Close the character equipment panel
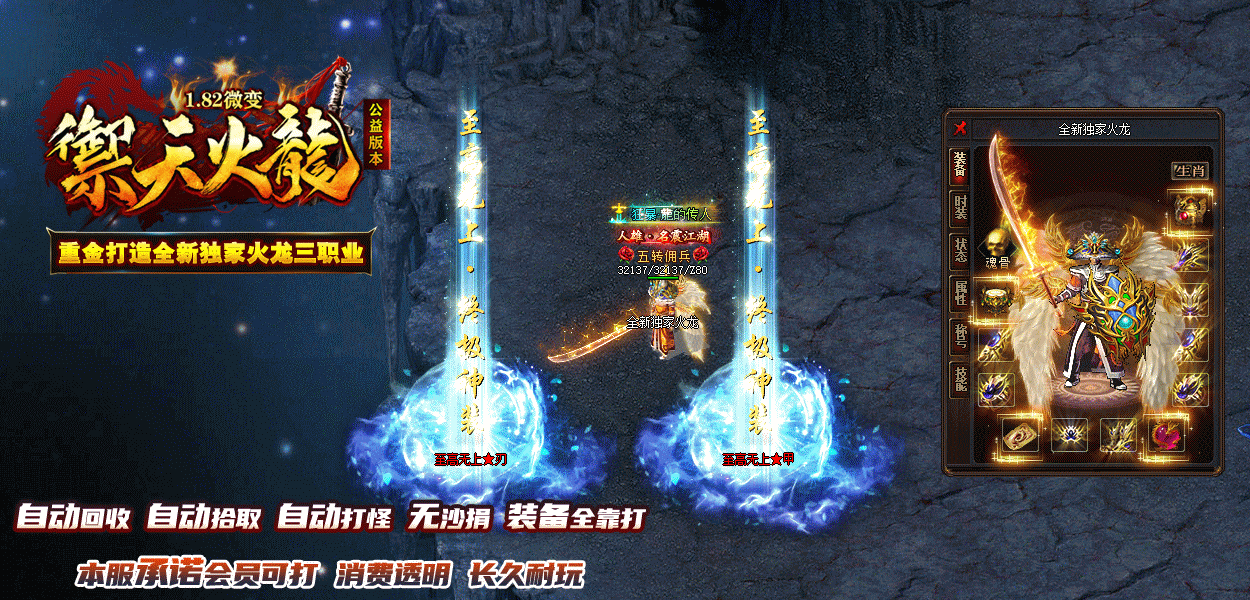The width and height of the screenshot is (1250, 600). point(960,128)
